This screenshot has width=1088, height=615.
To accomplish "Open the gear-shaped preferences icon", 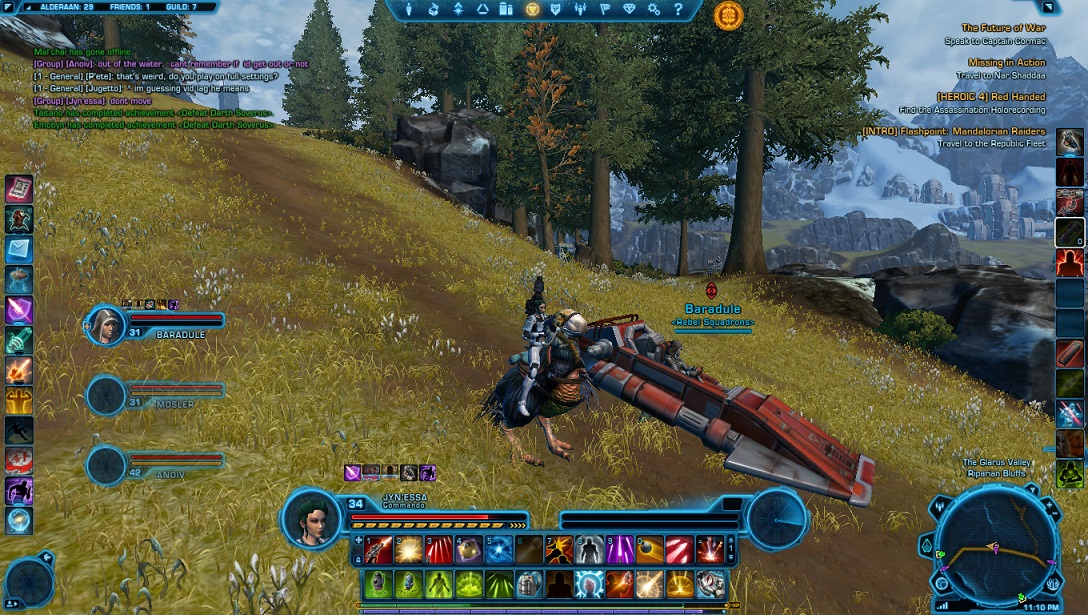I will tap(654, 9).
